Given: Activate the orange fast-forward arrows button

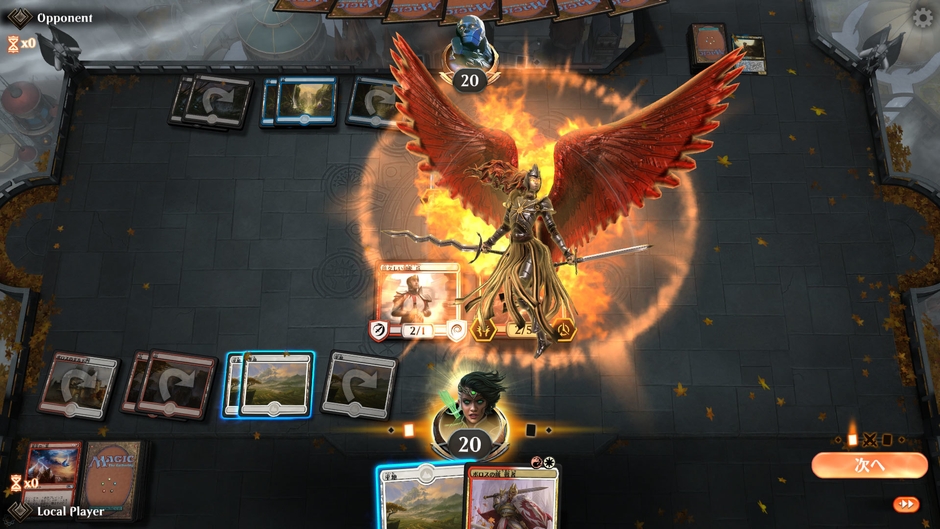Looking at the screenshot, I should point(905,504).
